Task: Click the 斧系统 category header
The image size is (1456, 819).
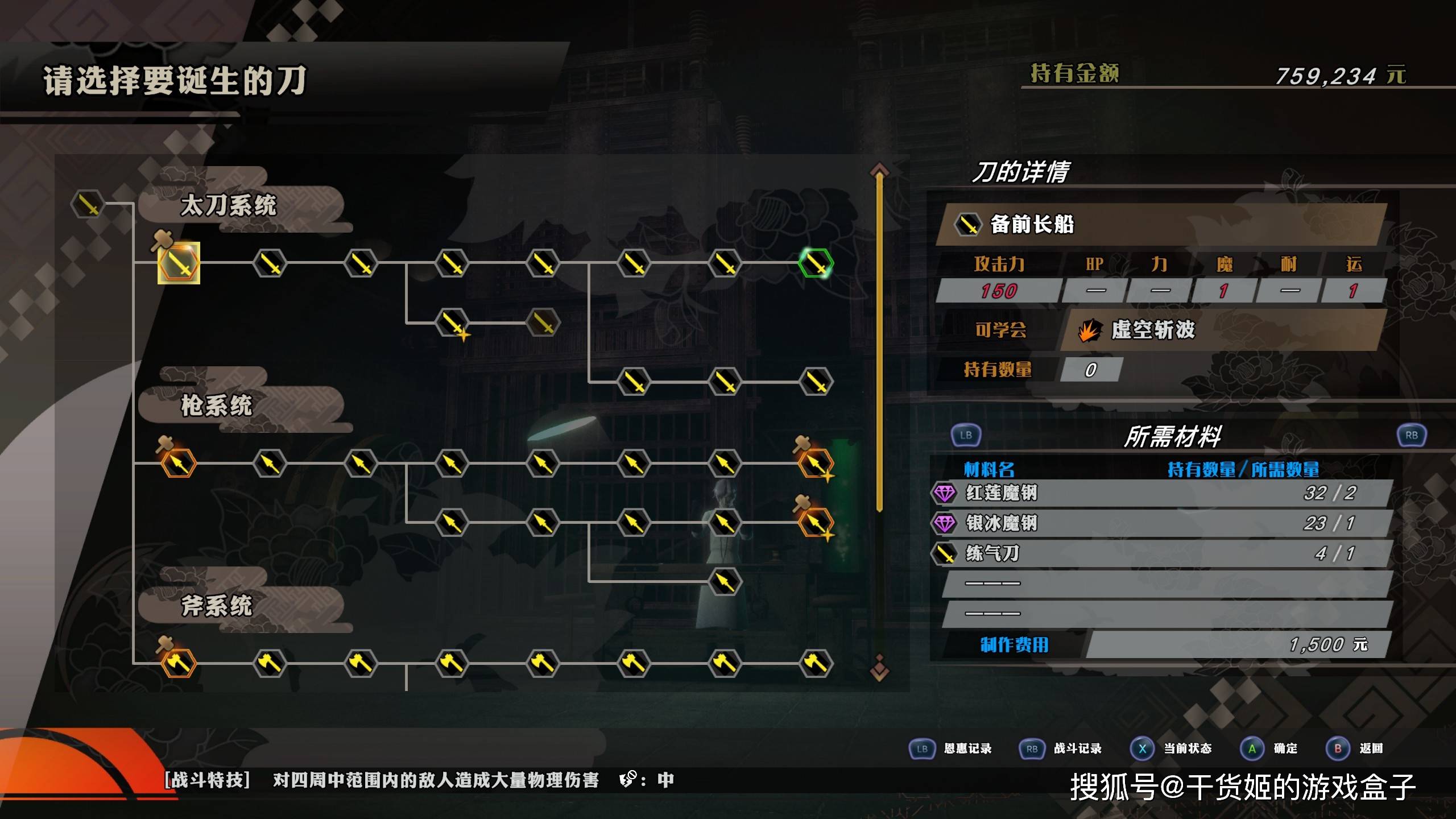Action: 216,605
